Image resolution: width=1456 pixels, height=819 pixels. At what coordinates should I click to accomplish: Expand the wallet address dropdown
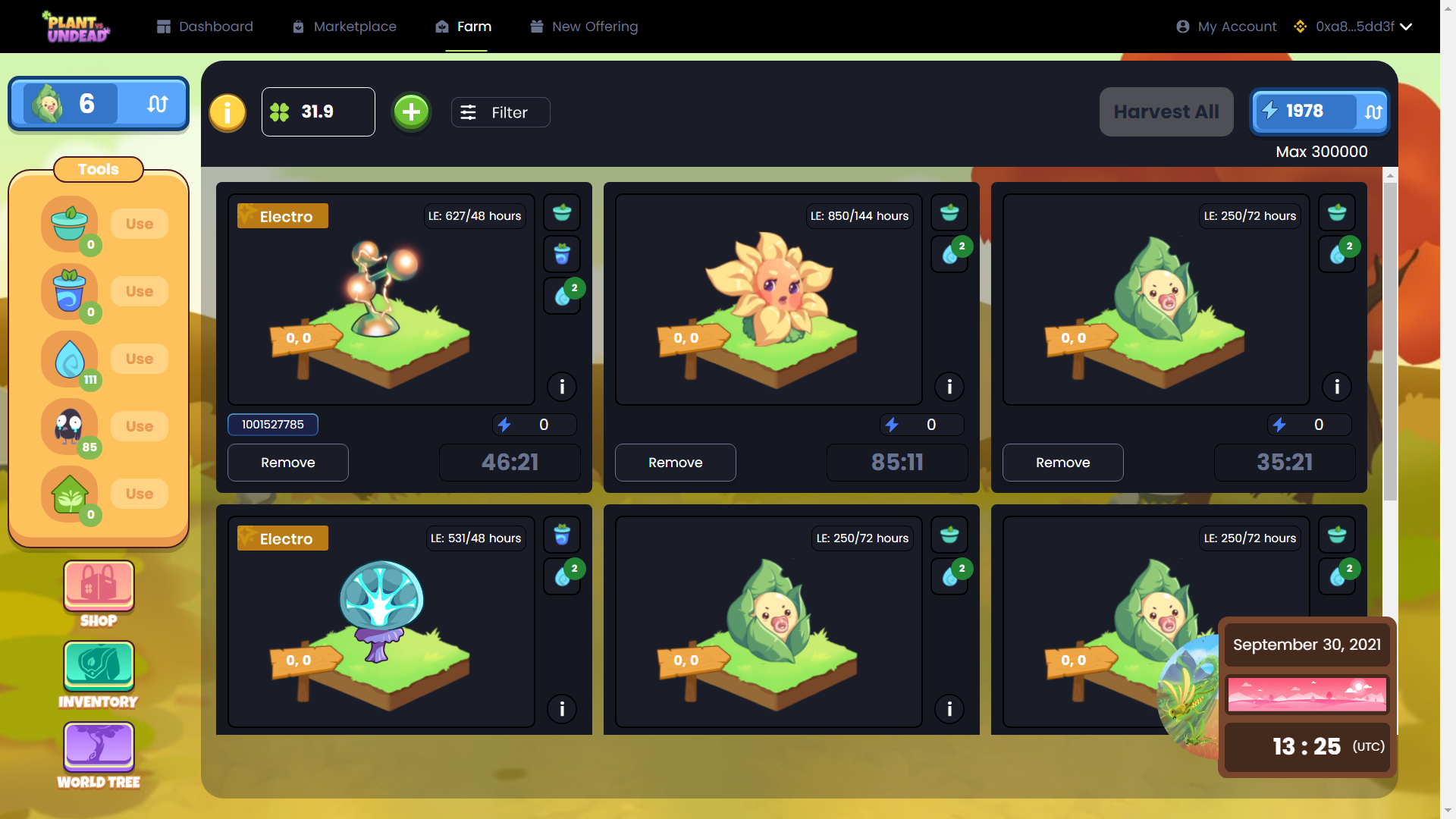click(1405, 27)
